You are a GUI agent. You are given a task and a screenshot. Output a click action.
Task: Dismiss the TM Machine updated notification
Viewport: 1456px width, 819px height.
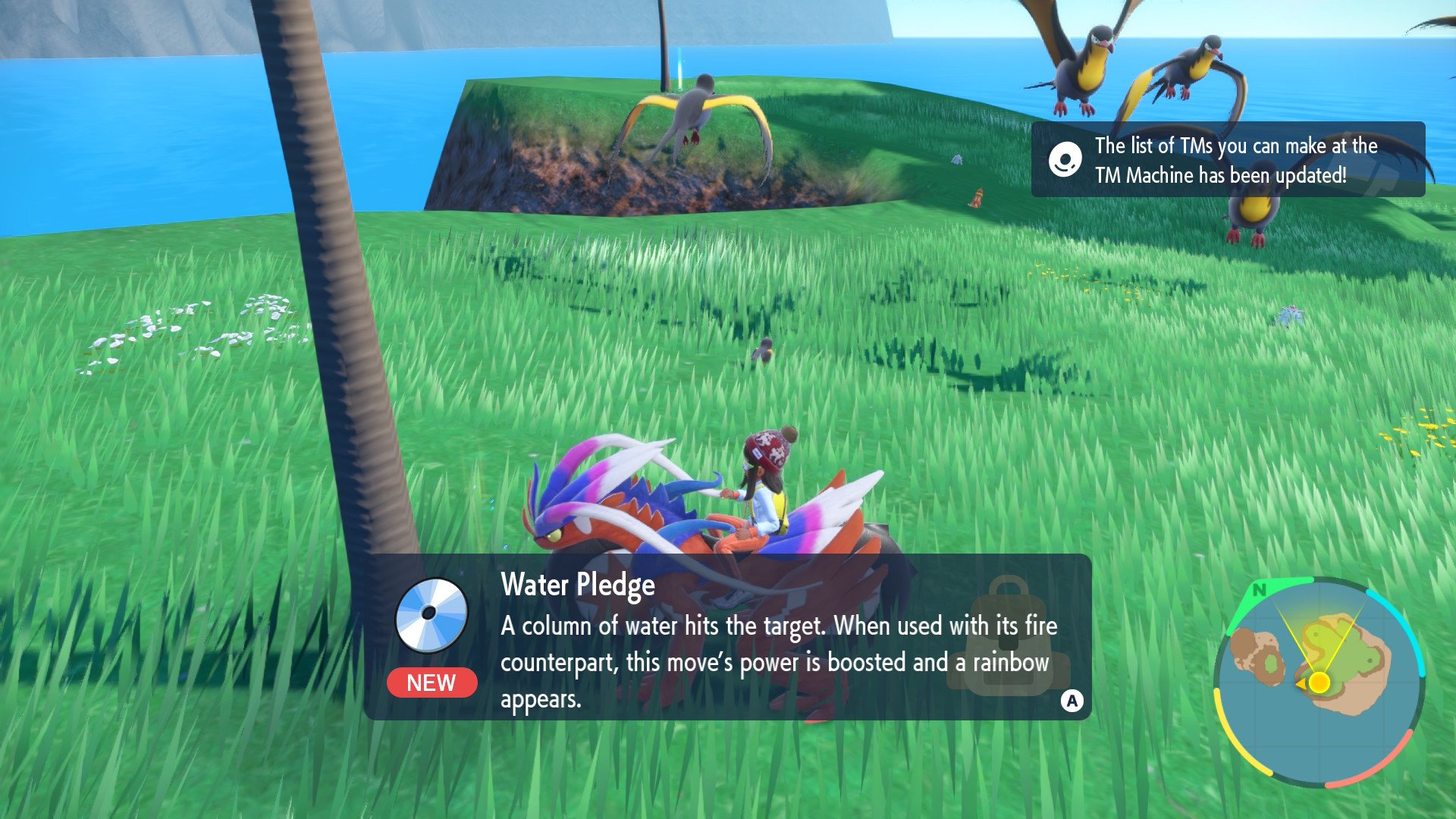tap(1228, 160)
